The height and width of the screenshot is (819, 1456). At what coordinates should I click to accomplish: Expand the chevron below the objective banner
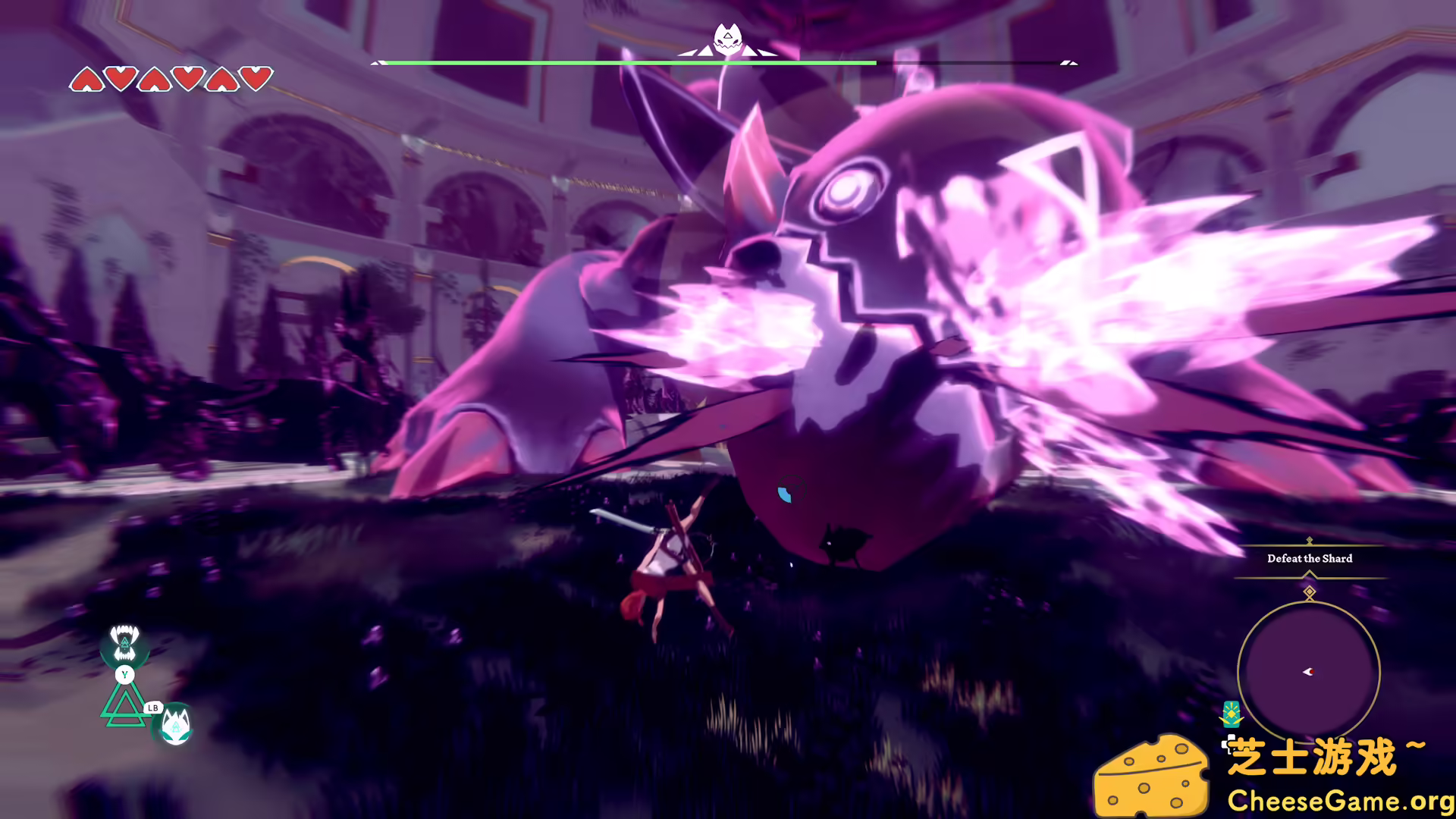1309,574
